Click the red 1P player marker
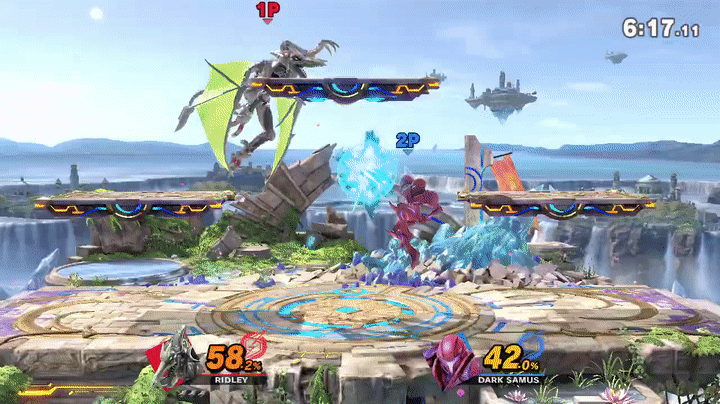 (267, 12)
